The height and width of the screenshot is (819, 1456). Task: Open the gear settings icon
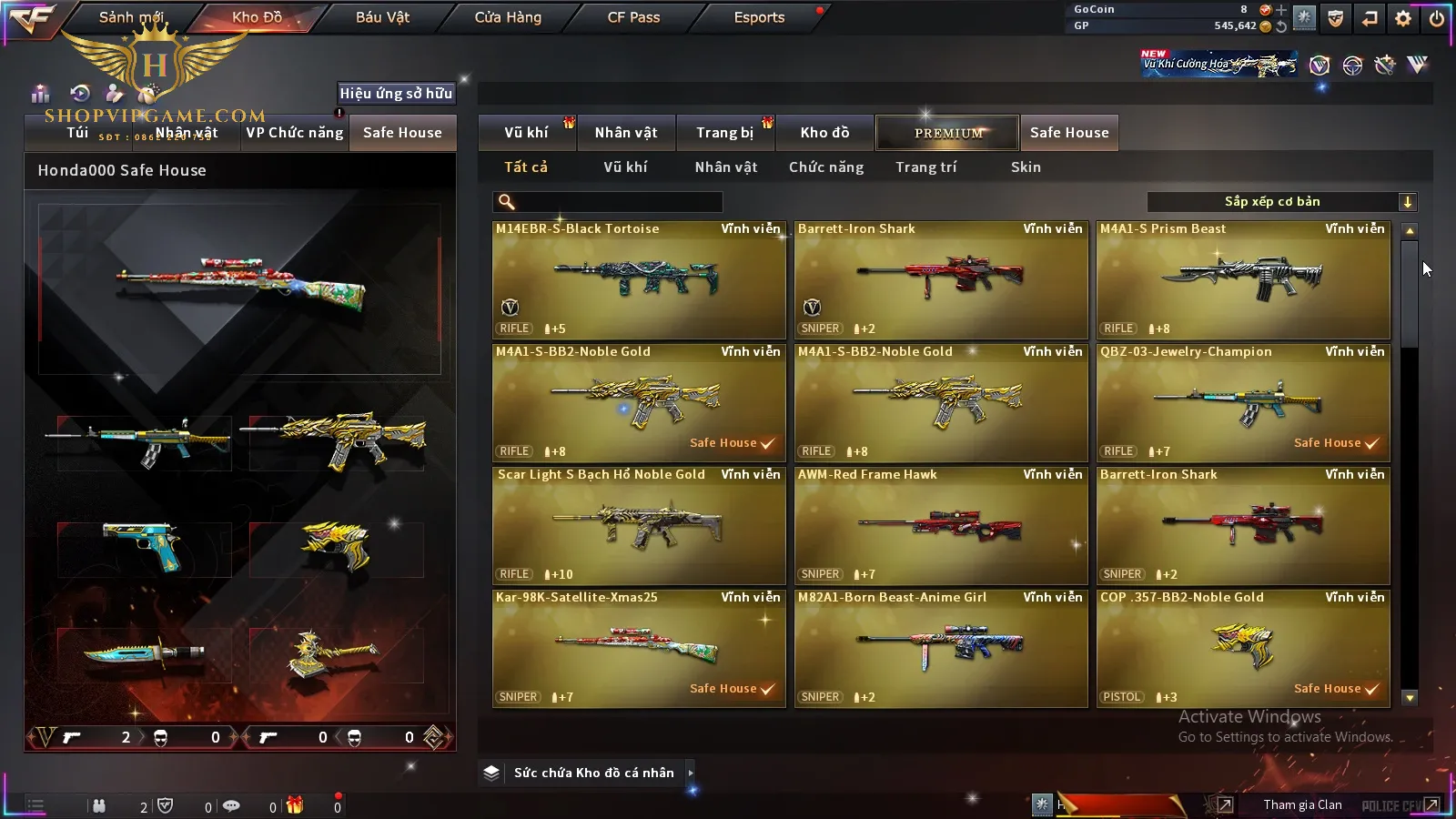pyautogui.click(x=1403, y=18)
